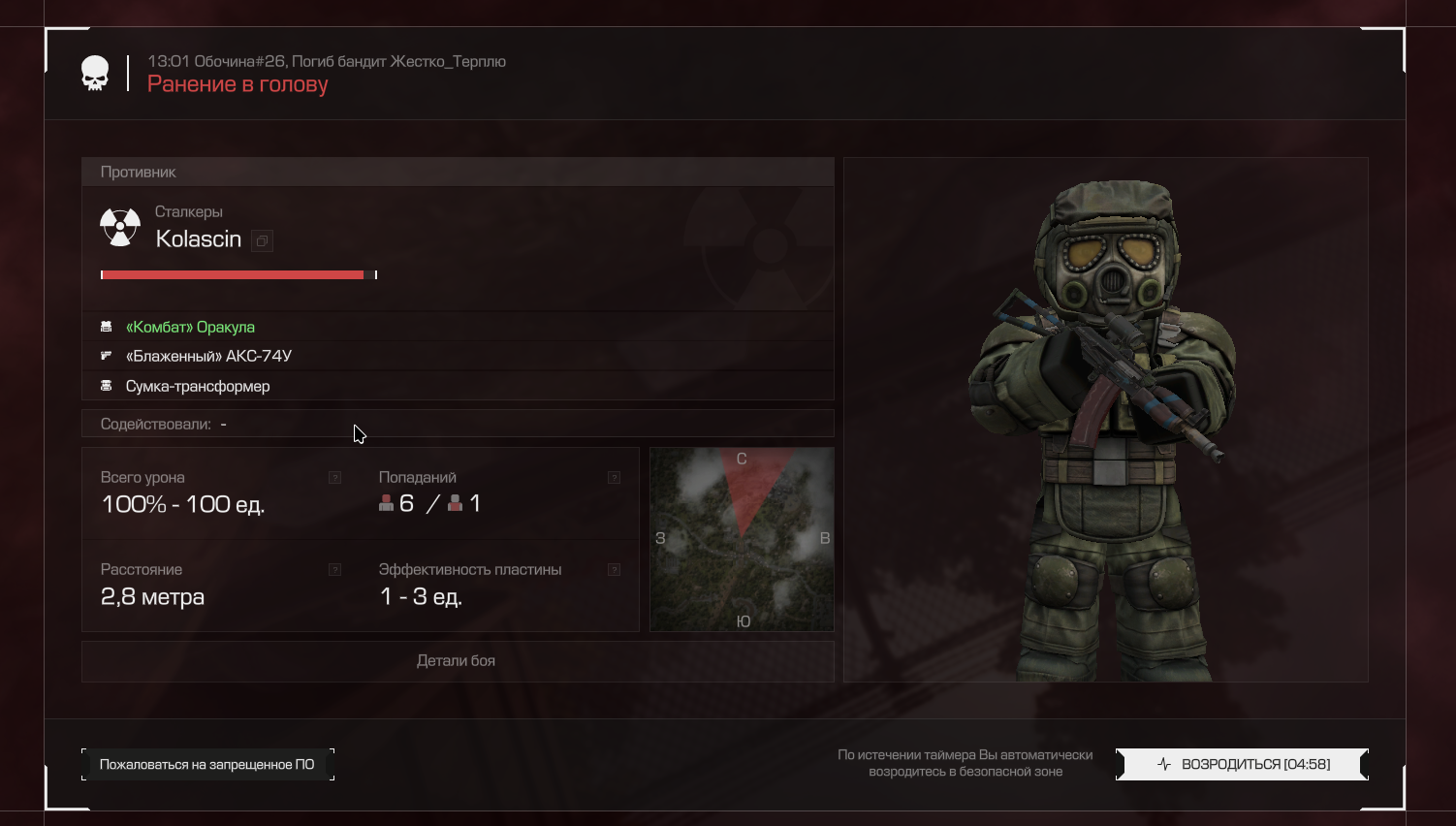Open the death location minimap
Screen dimensions: 1456x826
coord(742,539)
